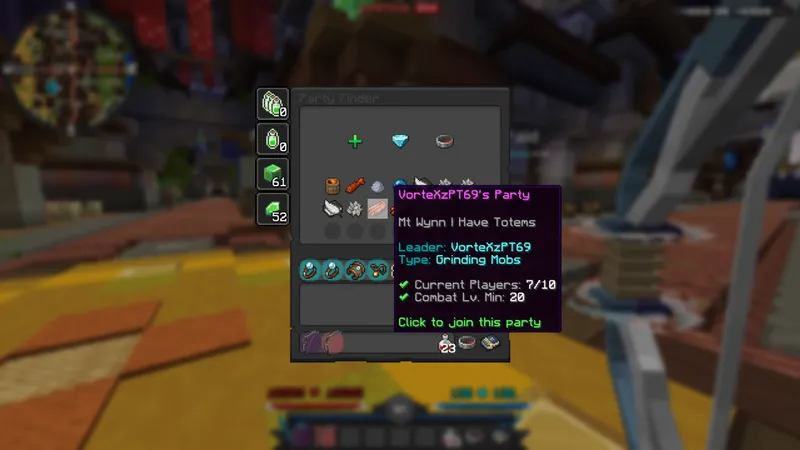Choose the wooden barrel party listing

click(332, 186)
